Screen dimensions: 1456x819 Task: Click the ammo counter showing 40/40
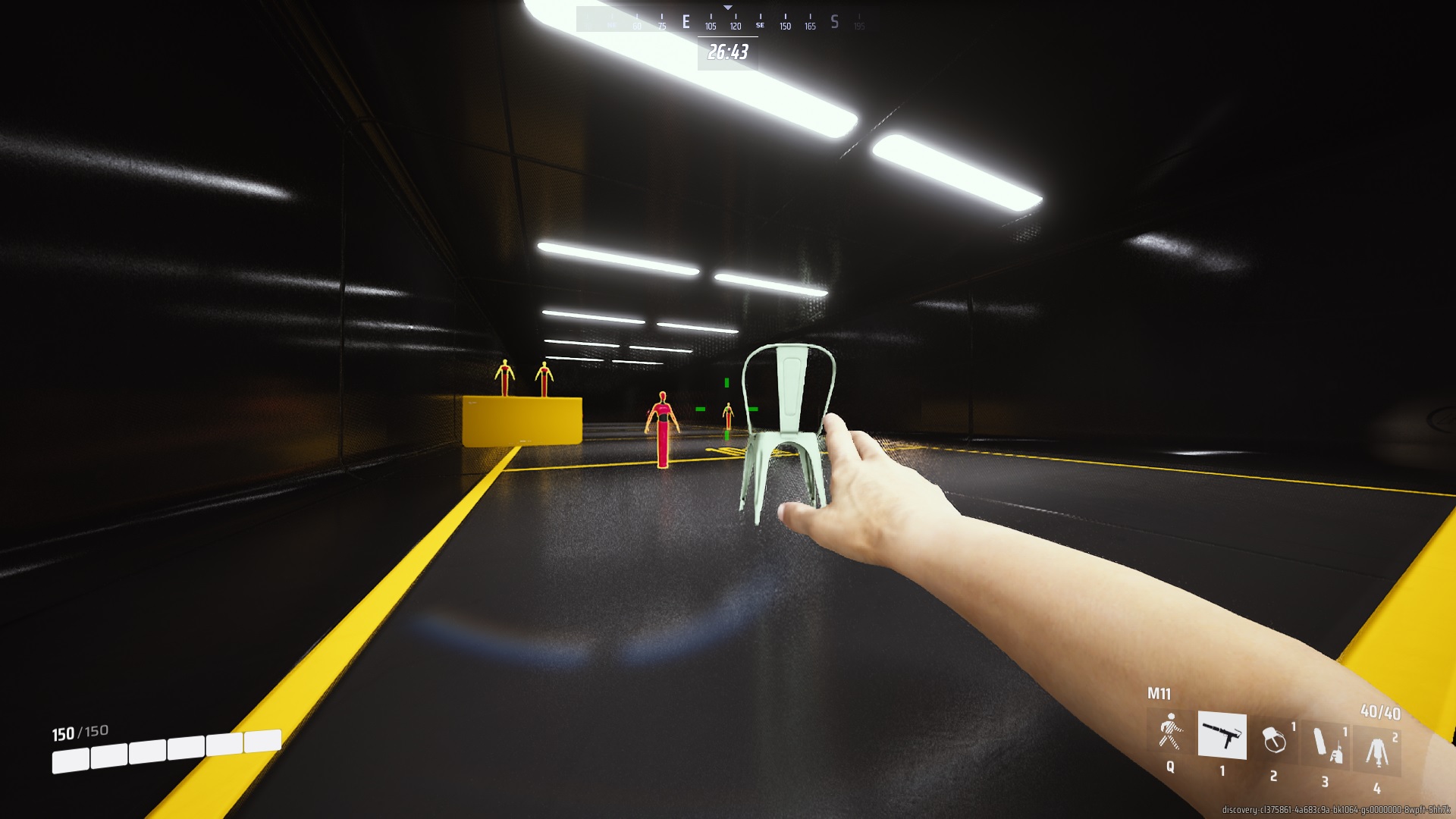coord(1380,712)
